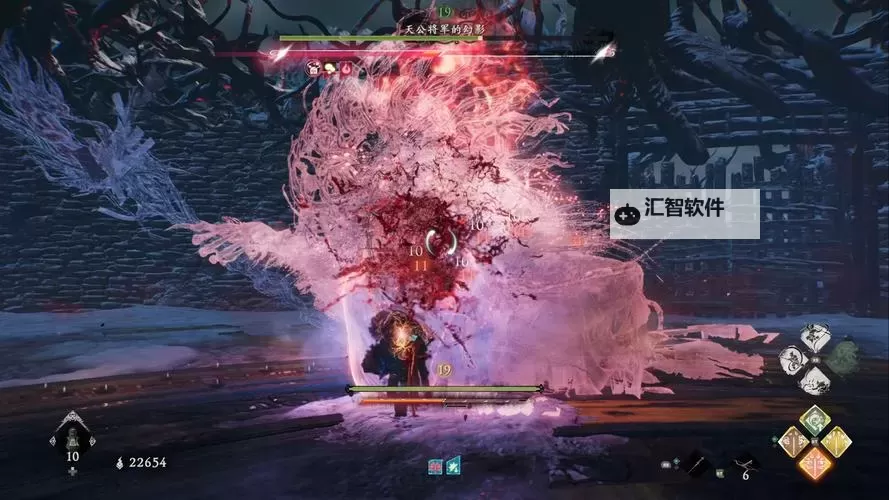Click the red player buff icon
The image size is (889, 500).
coord(435,465)
